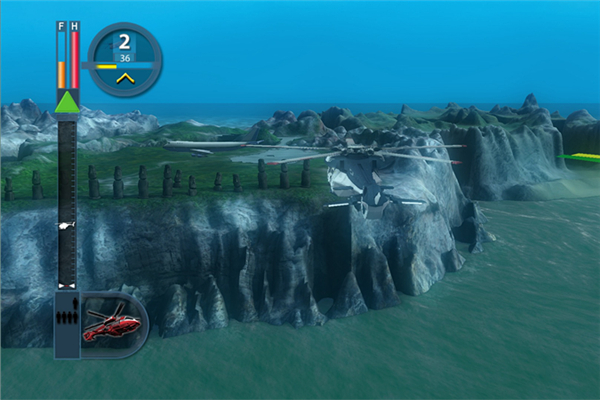Image resolution: width=600 pixels, height=400 pixels.
Task: Click the red helicopter icon
Action: 111,325
